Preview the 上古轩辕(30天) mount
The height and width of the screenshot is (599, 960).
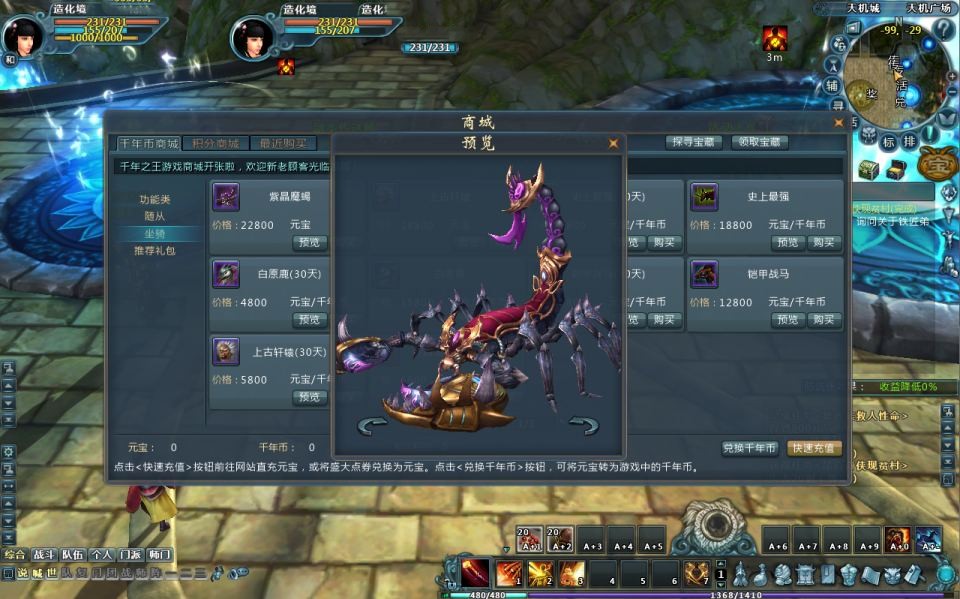[x=309, y=397]
